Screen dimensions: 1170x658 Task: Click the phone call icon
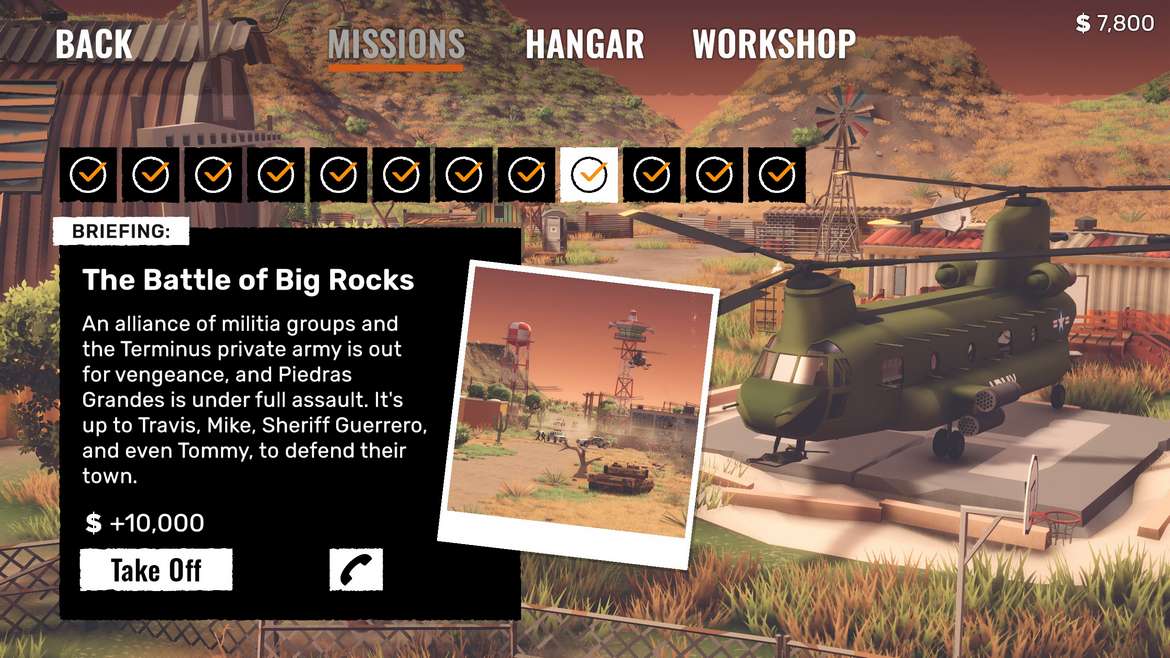pyautogui.click(x=356, y=570)
